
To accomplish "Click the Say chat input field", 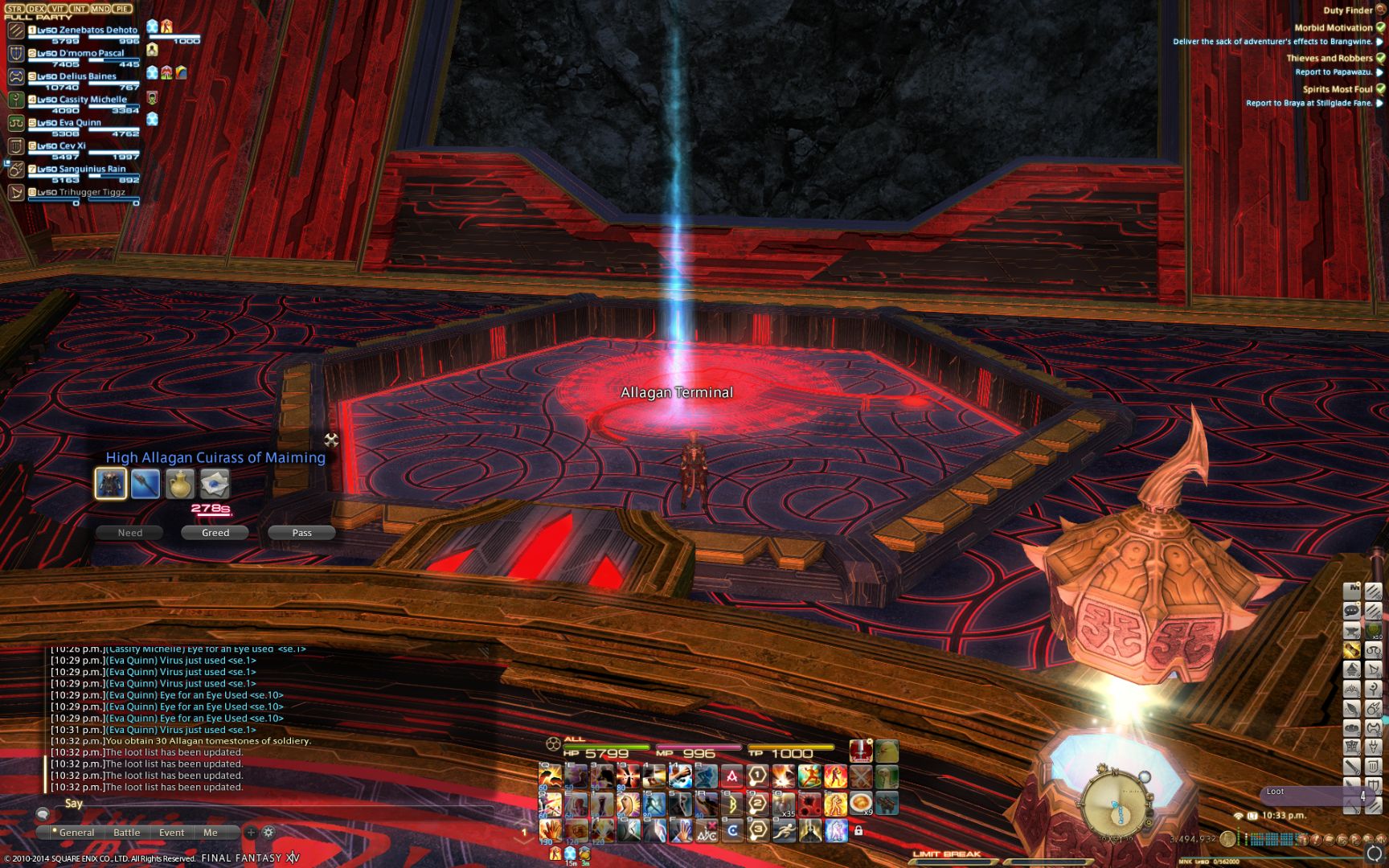I will click(x=273, y=804).
